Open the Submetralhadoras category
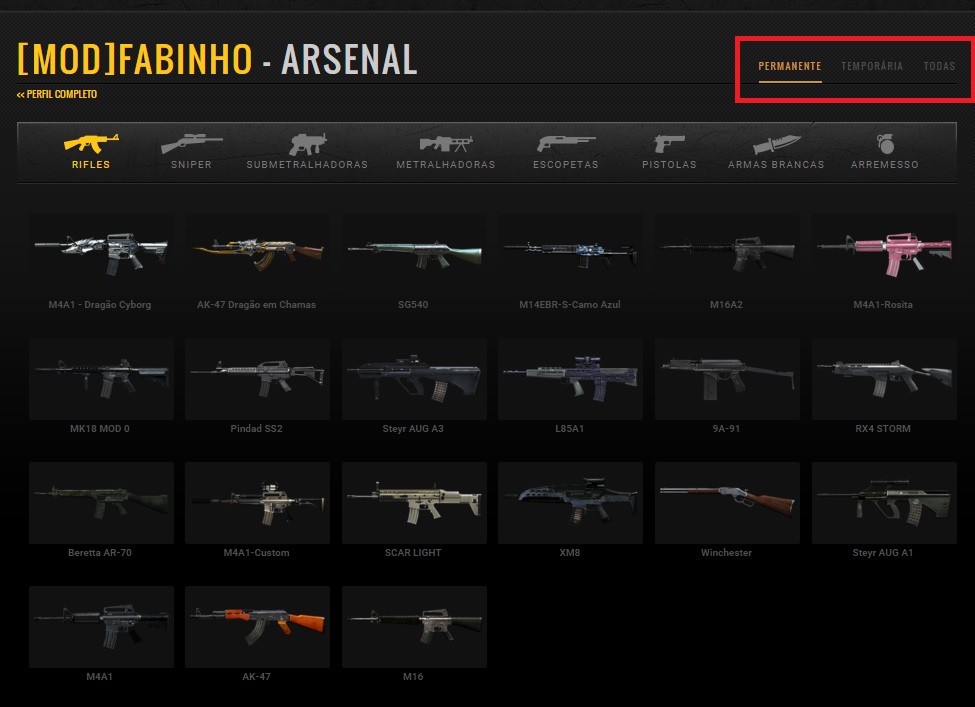Screen dimensions: 975x707 pyautogui.click(x=307, y=152)
